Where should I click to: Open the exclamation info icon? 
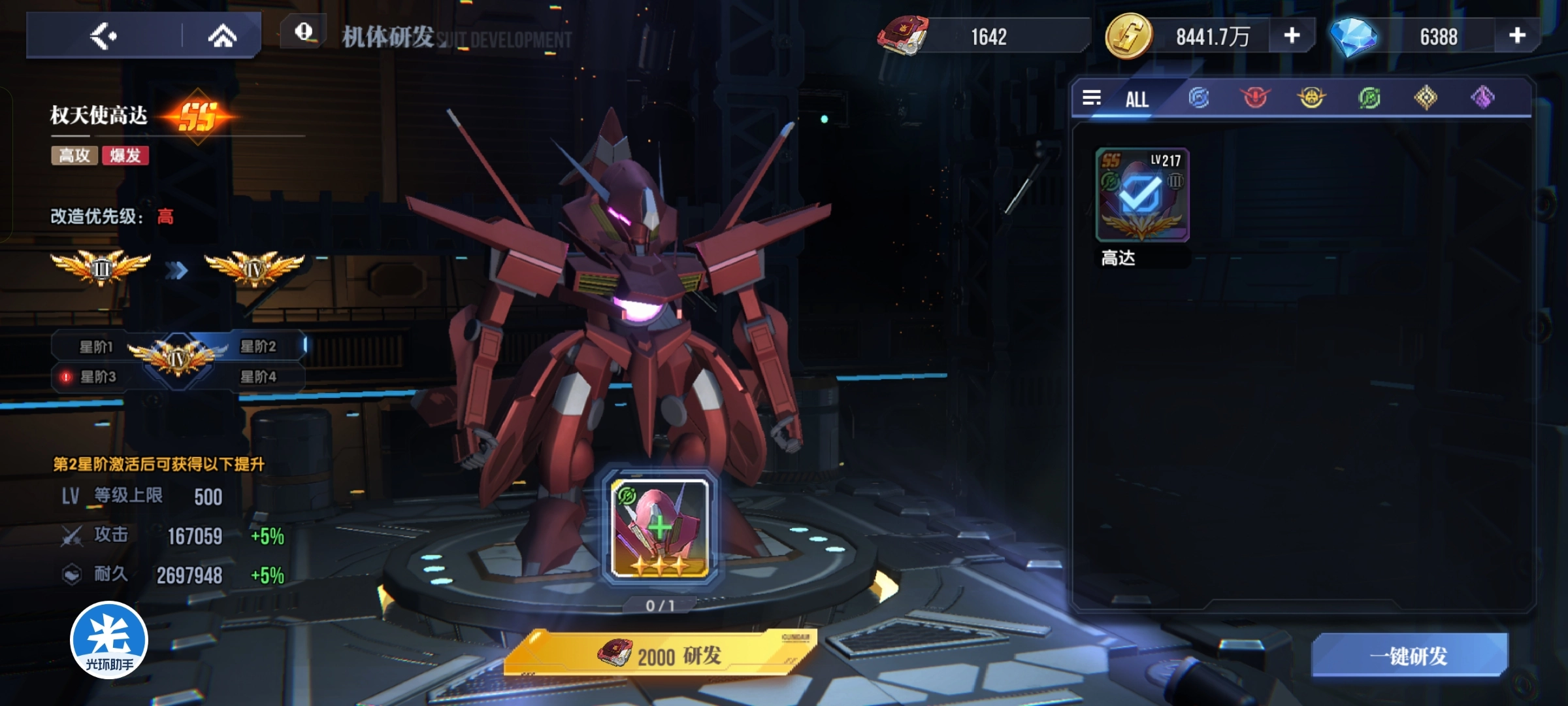tap(304, 32)
